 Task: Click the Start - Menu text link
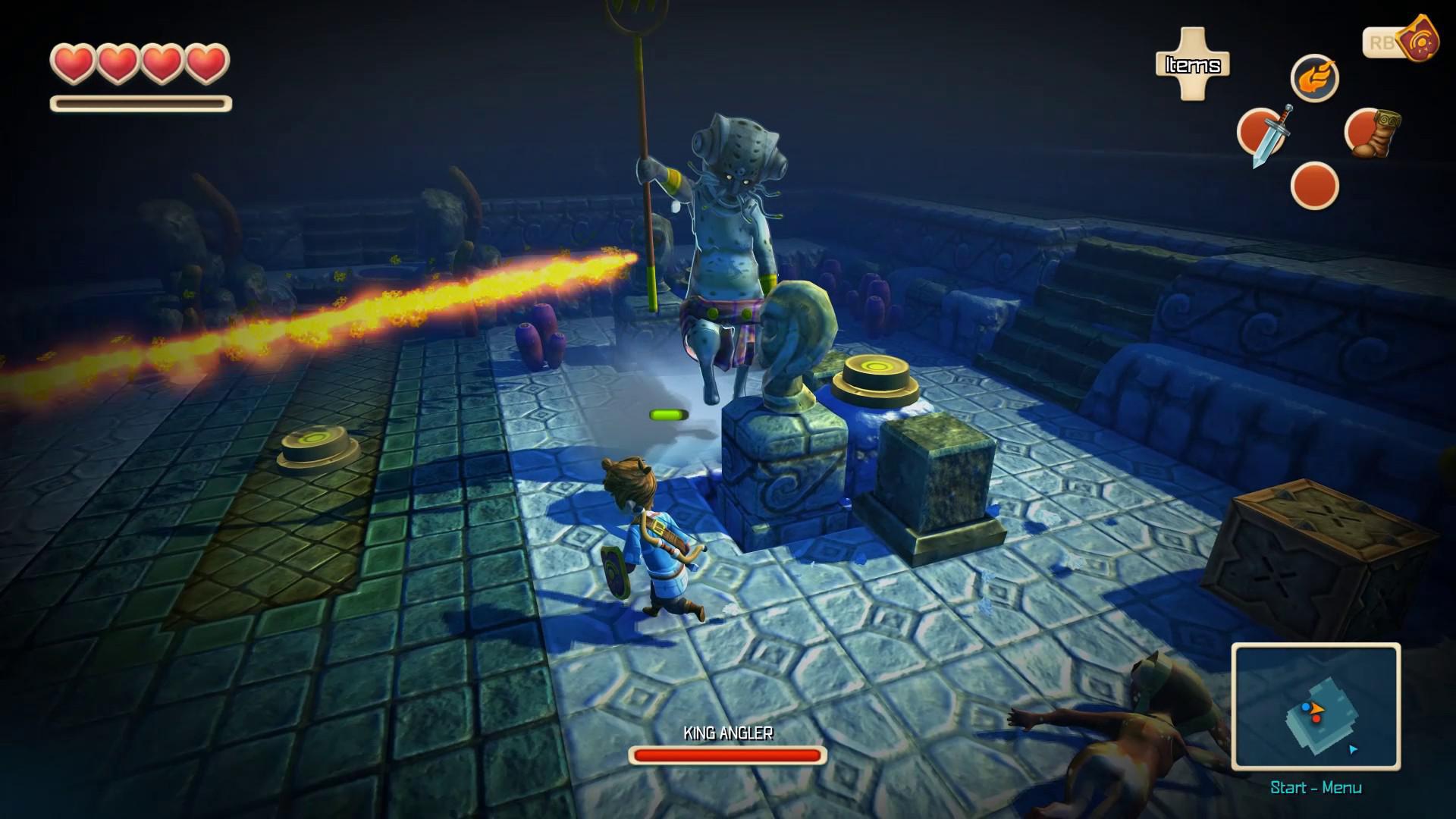click(x=1316, y=787)
